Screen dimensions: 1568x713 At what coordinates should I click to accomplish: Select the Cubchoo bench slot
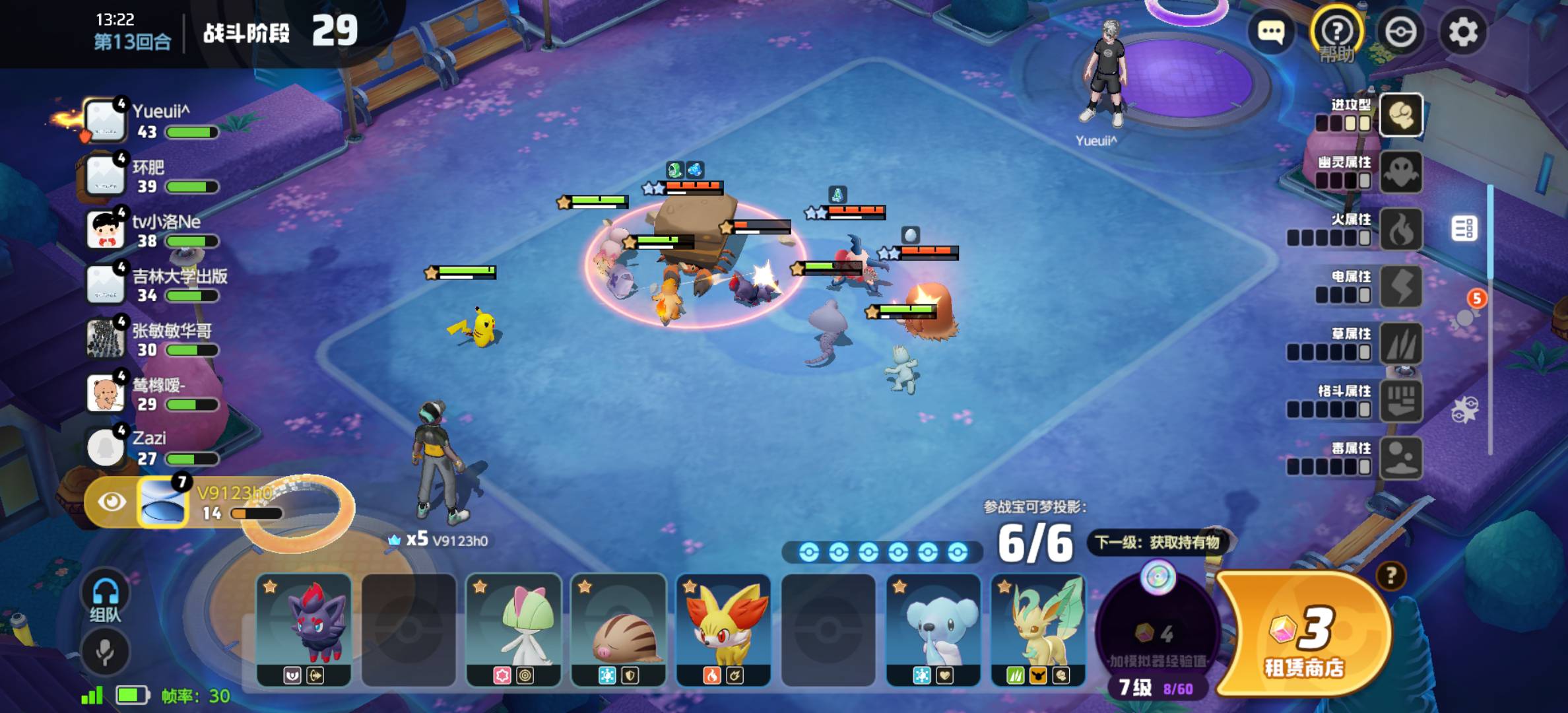point(933,629)
